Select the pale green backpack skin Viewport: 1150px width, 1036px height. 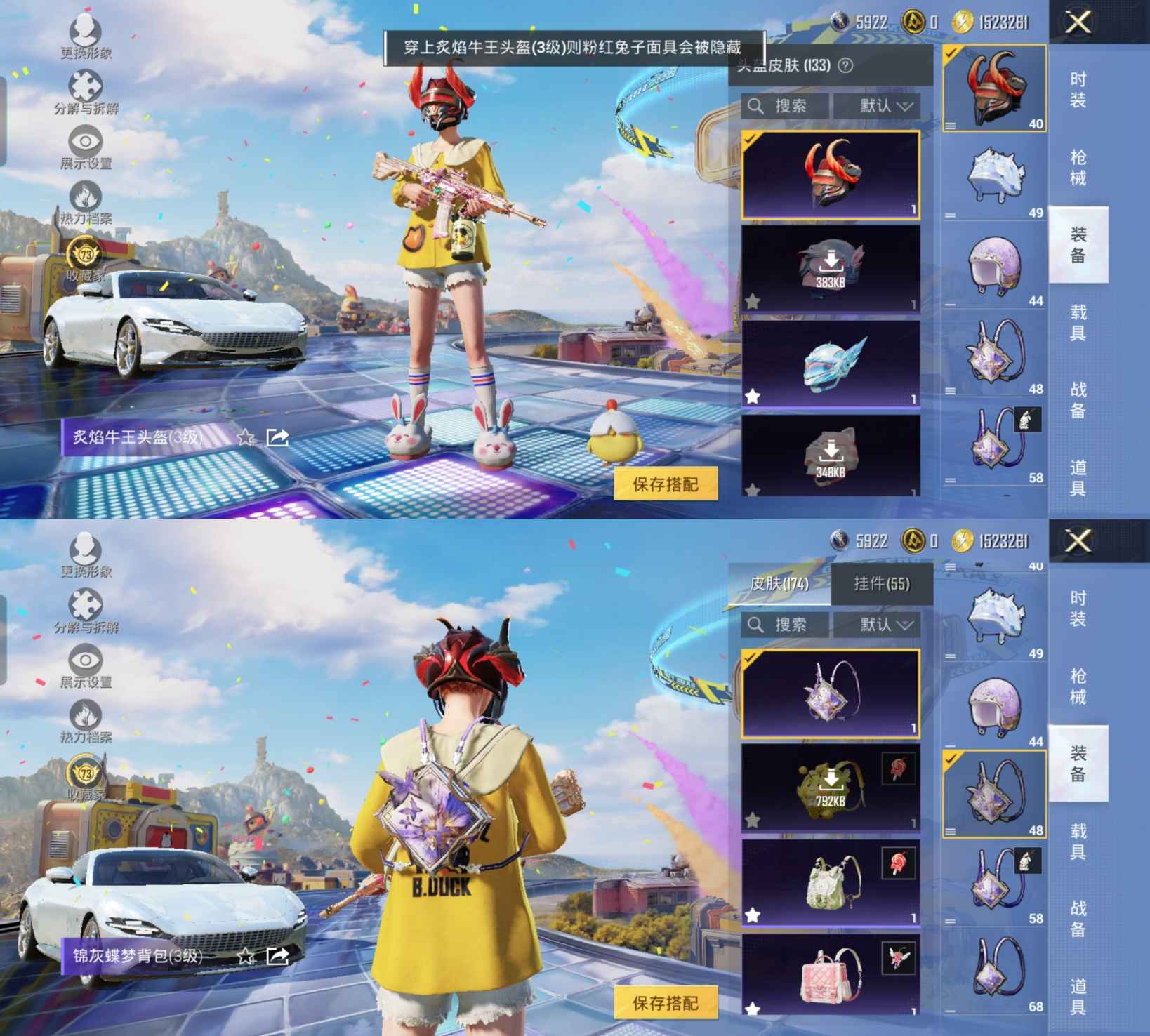tap(831, 882)
